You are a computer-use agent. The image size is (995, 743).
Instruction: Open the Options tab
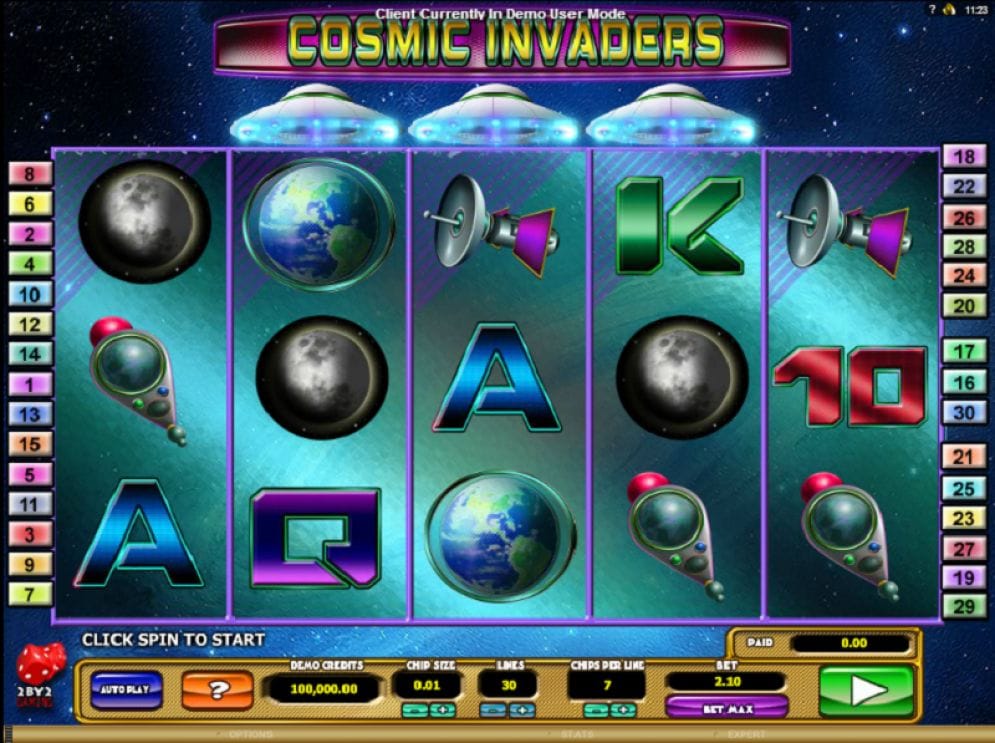(x=250, y=735)
